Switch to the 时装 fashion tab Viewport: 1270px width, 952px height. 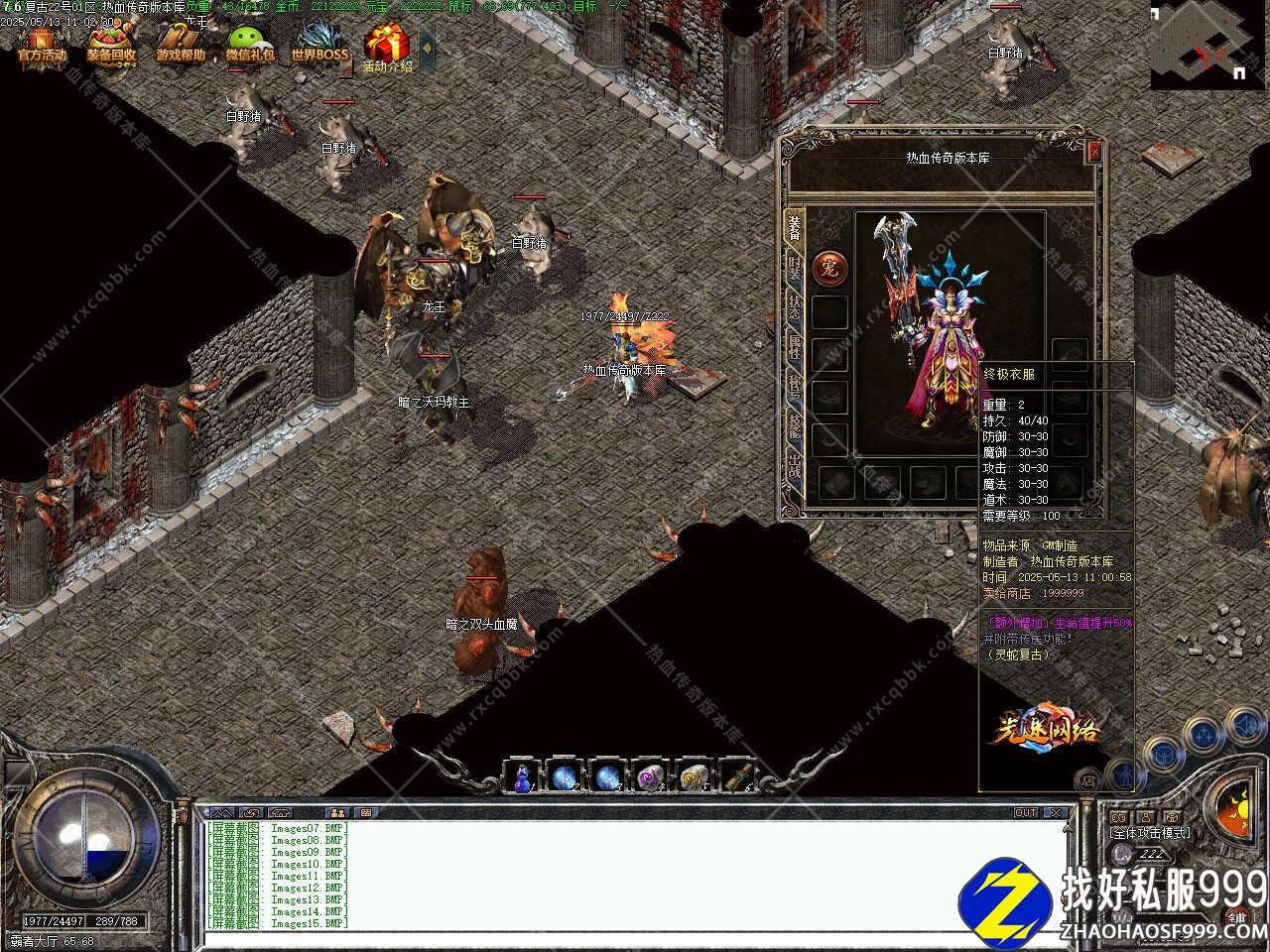795,268
